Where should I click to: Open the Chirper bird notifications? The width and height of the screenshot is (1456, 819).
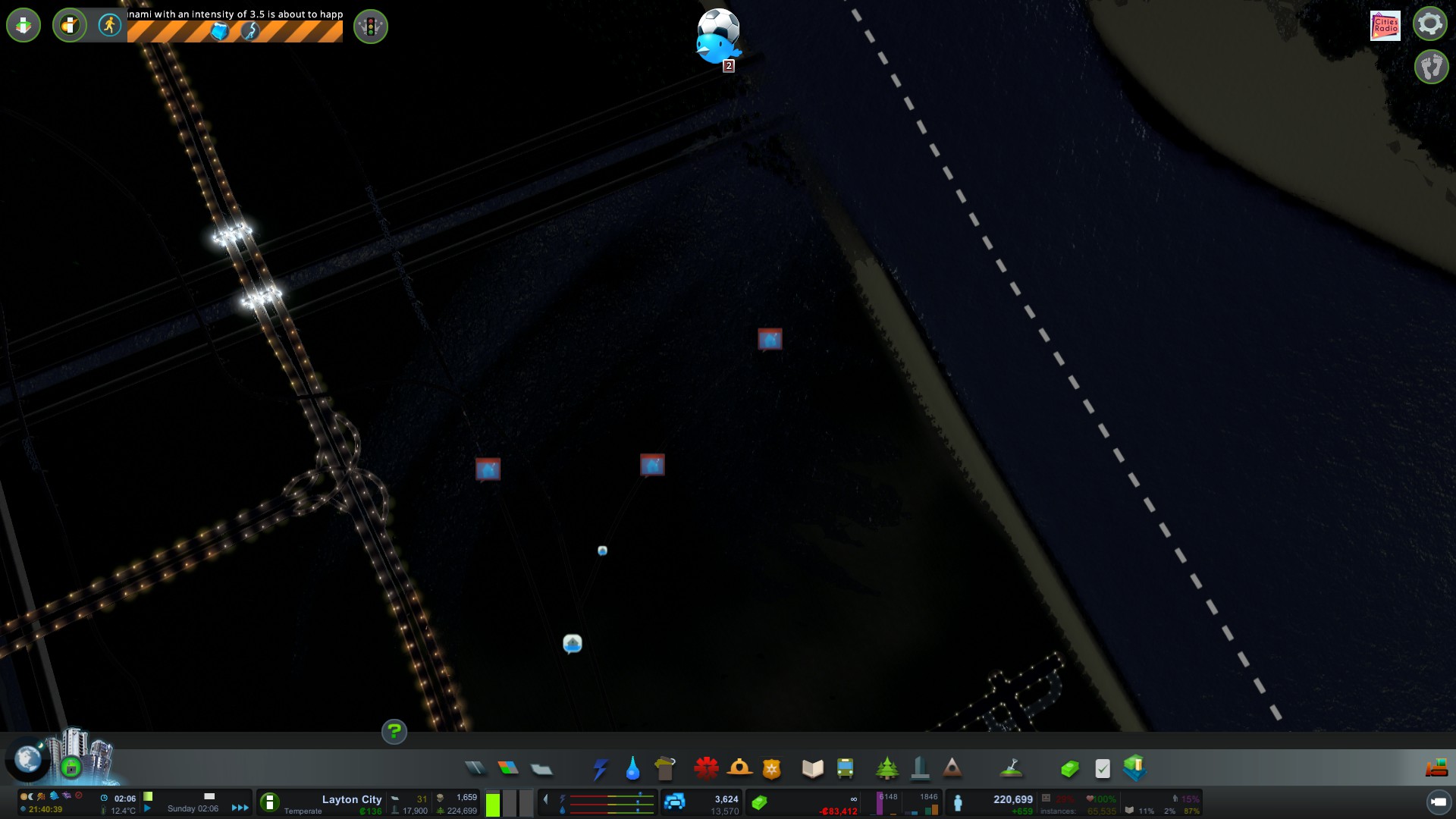717,47
